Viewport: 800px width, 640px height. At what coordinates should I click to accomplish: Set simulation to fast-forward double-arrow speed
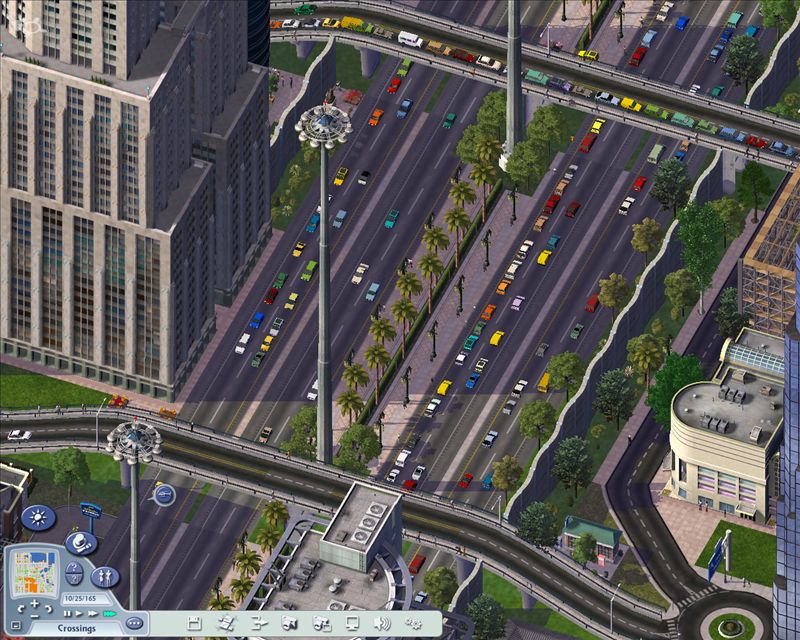(92, 612)
